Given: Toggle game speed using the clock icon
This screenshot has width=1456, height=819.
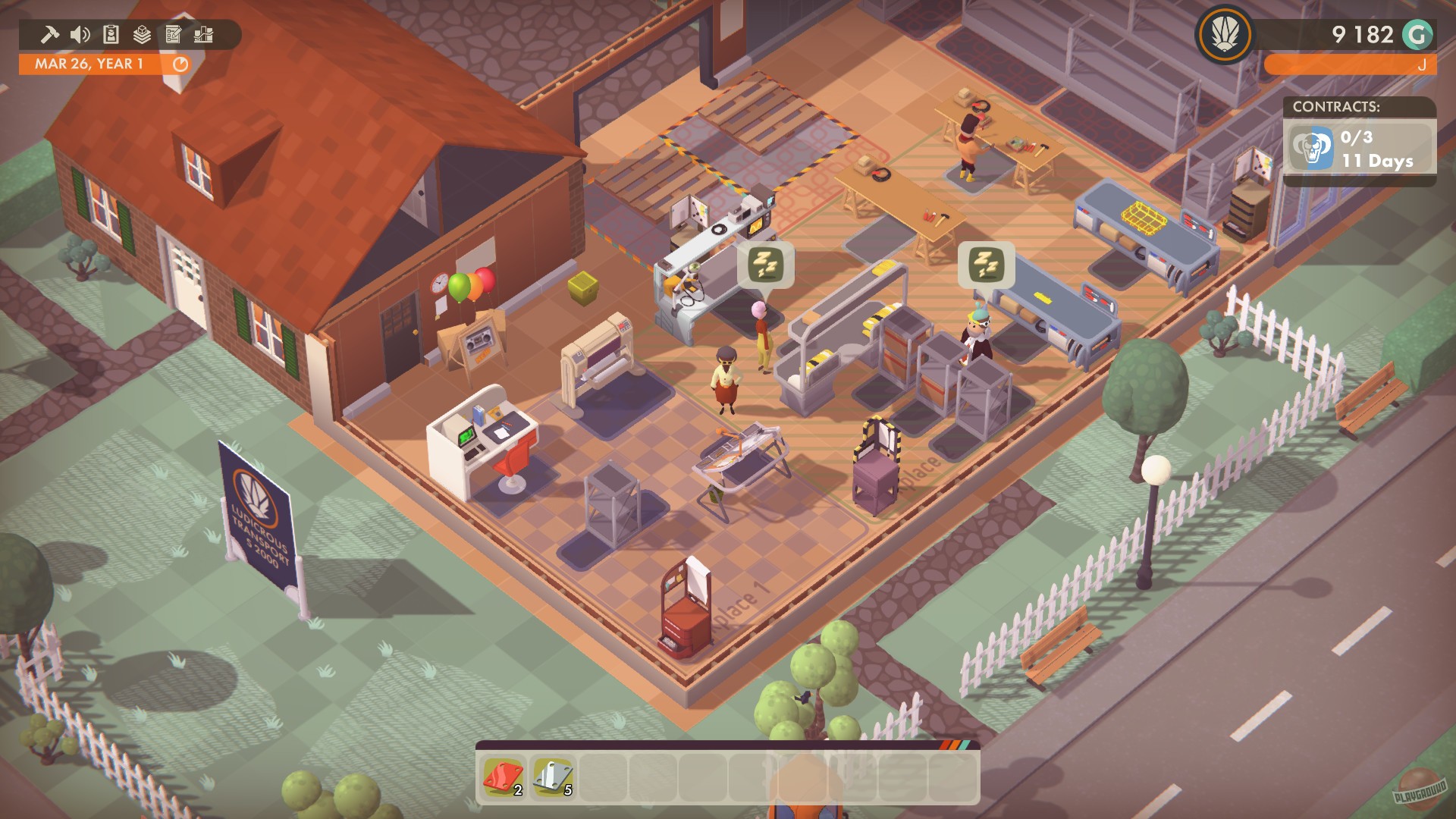Looking at the screenshot, I should (180, 65).
